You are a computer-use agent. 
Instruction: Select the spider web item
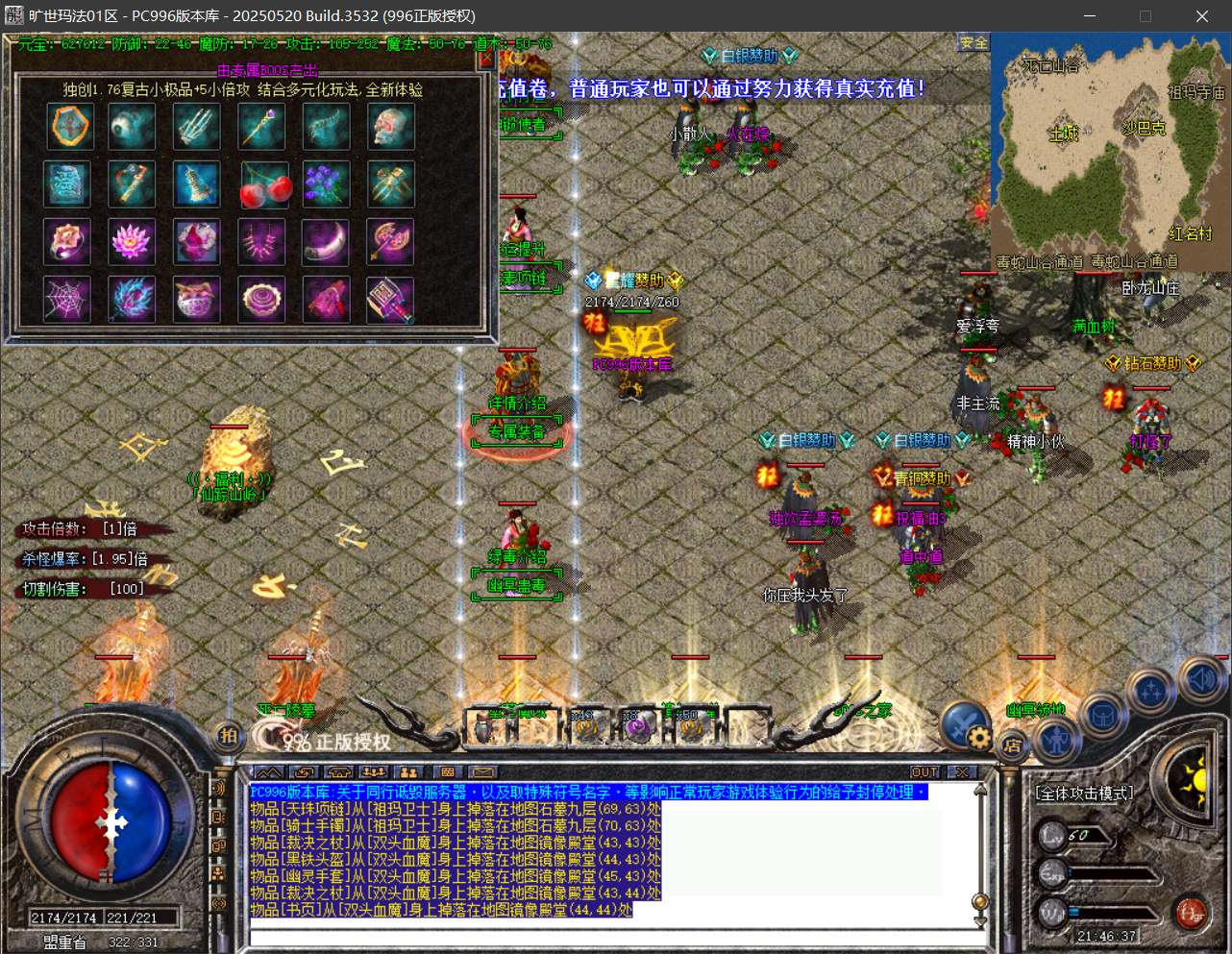tap(67, 300)
